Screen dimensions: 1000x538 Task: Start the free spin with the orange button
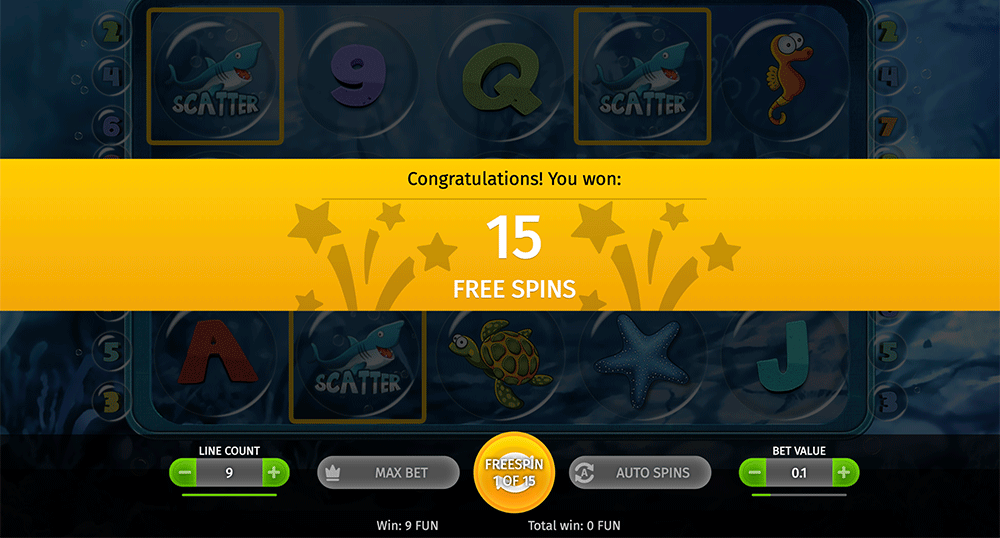click(x=513, y=472)
